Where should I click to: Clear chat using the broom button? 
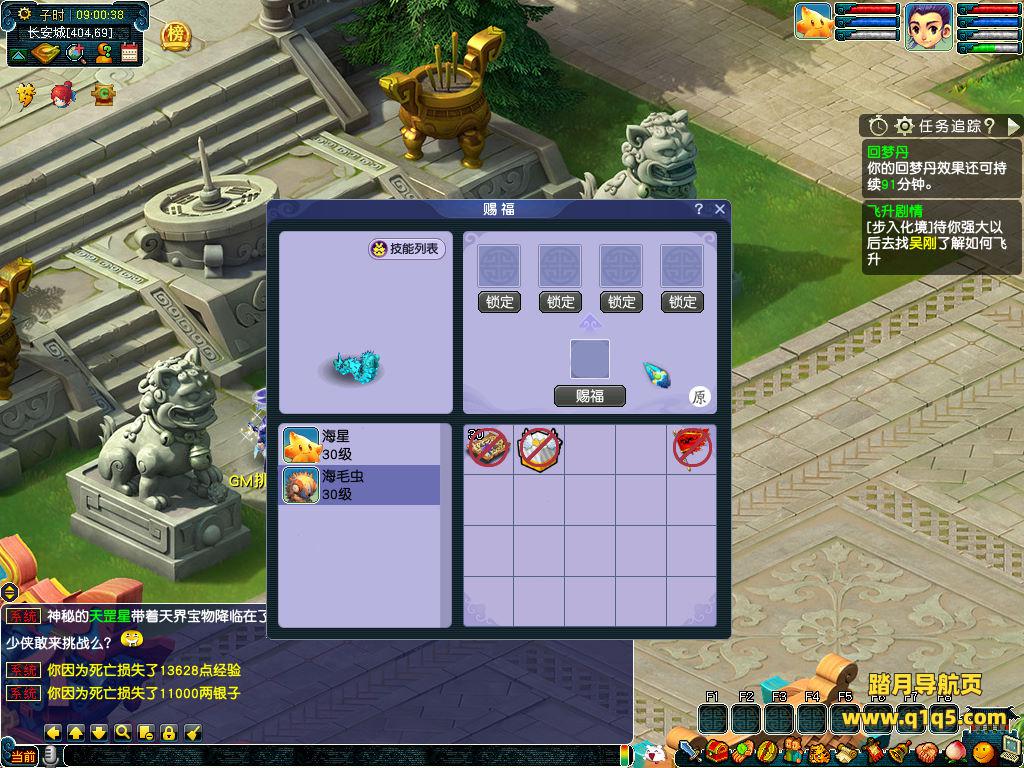pyautogui.click(x=194, y=732)
